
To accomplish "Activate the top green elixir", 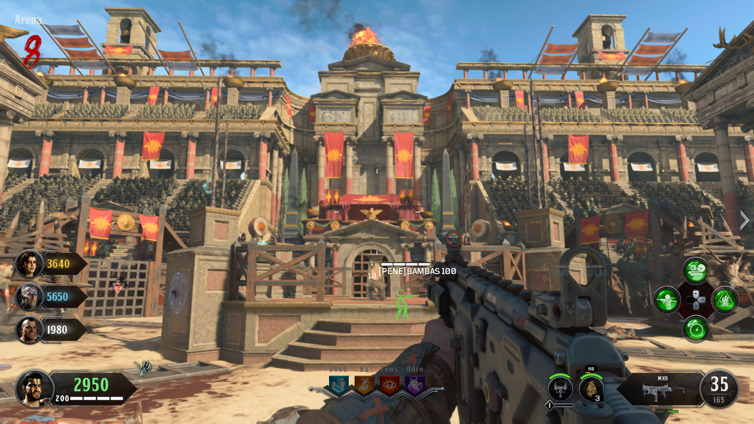I will tap(695, 270).
